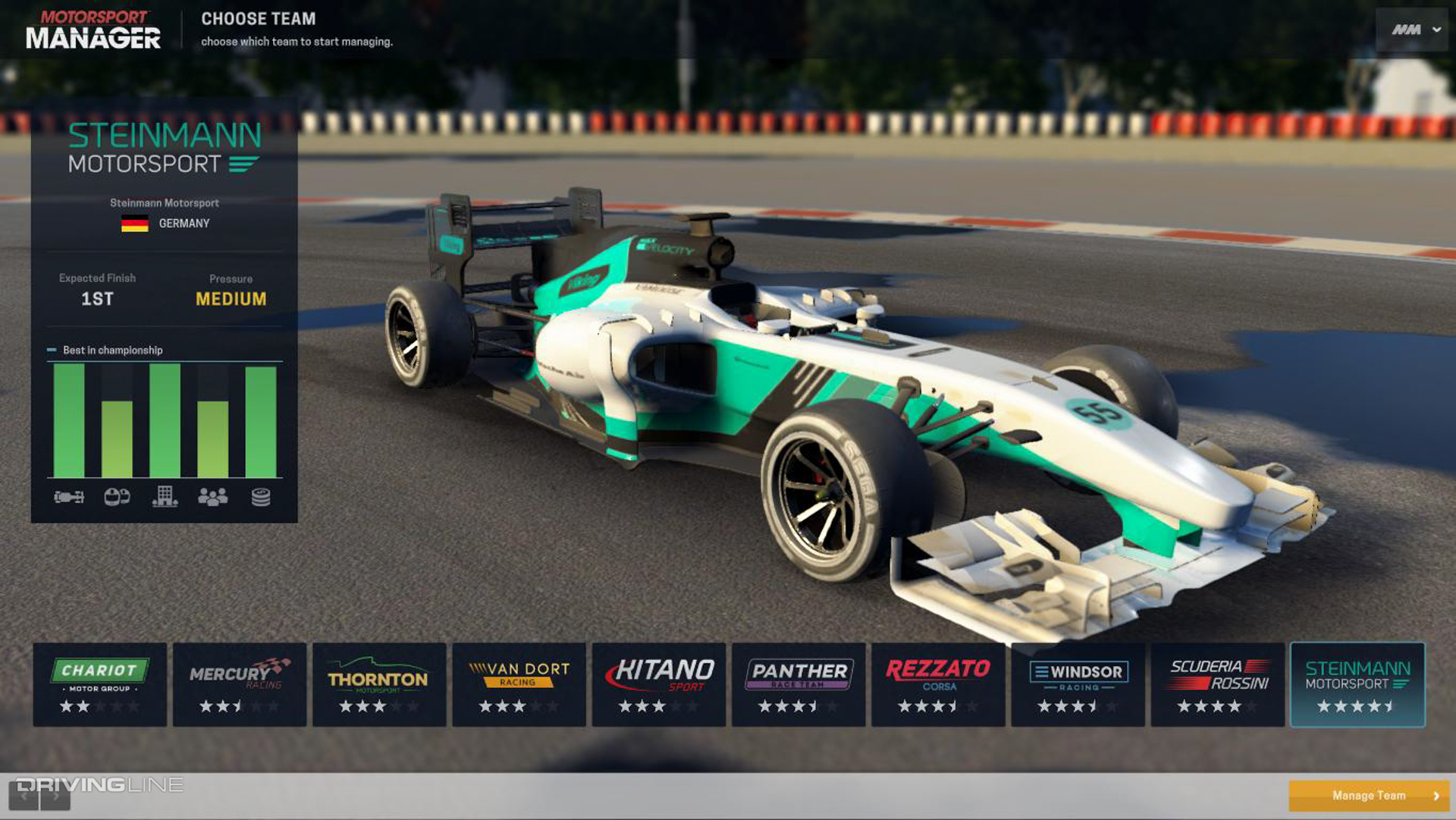Viewport: 1456px width, 820px height.
Task: Click the German flag under Steinmann Motorsport
Action: (134, 222)
